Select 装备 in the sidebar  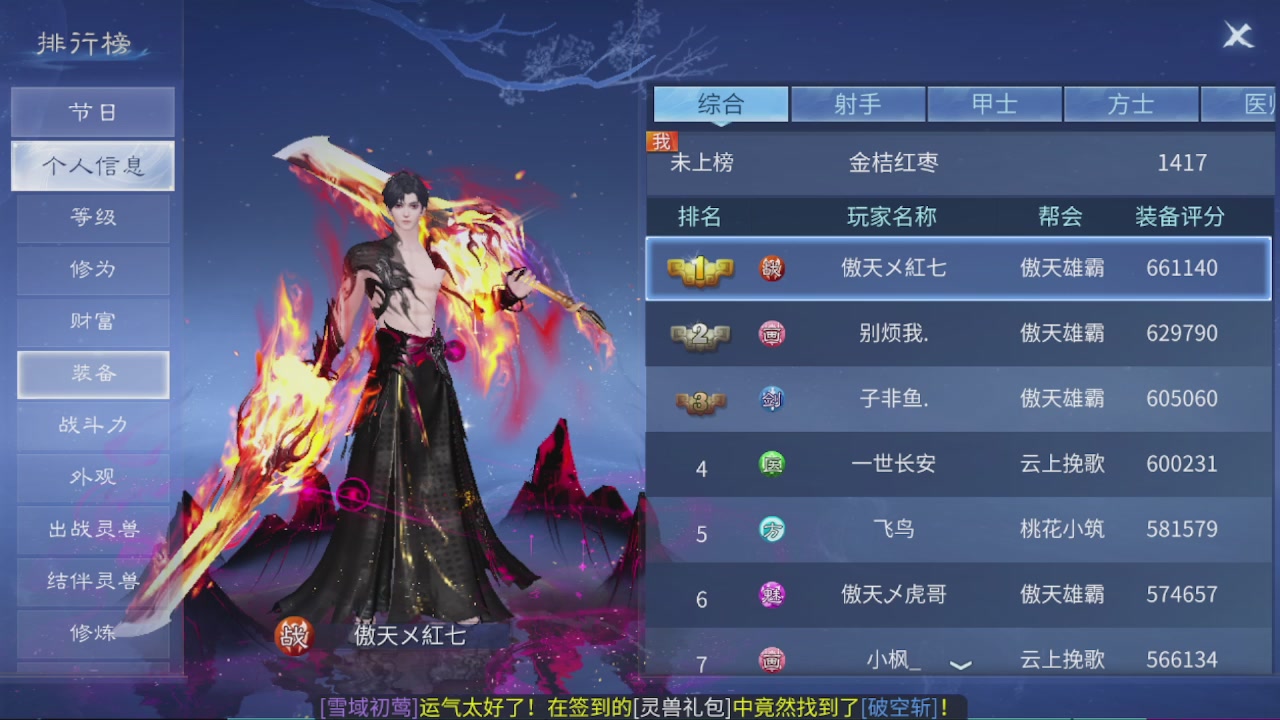92,374
